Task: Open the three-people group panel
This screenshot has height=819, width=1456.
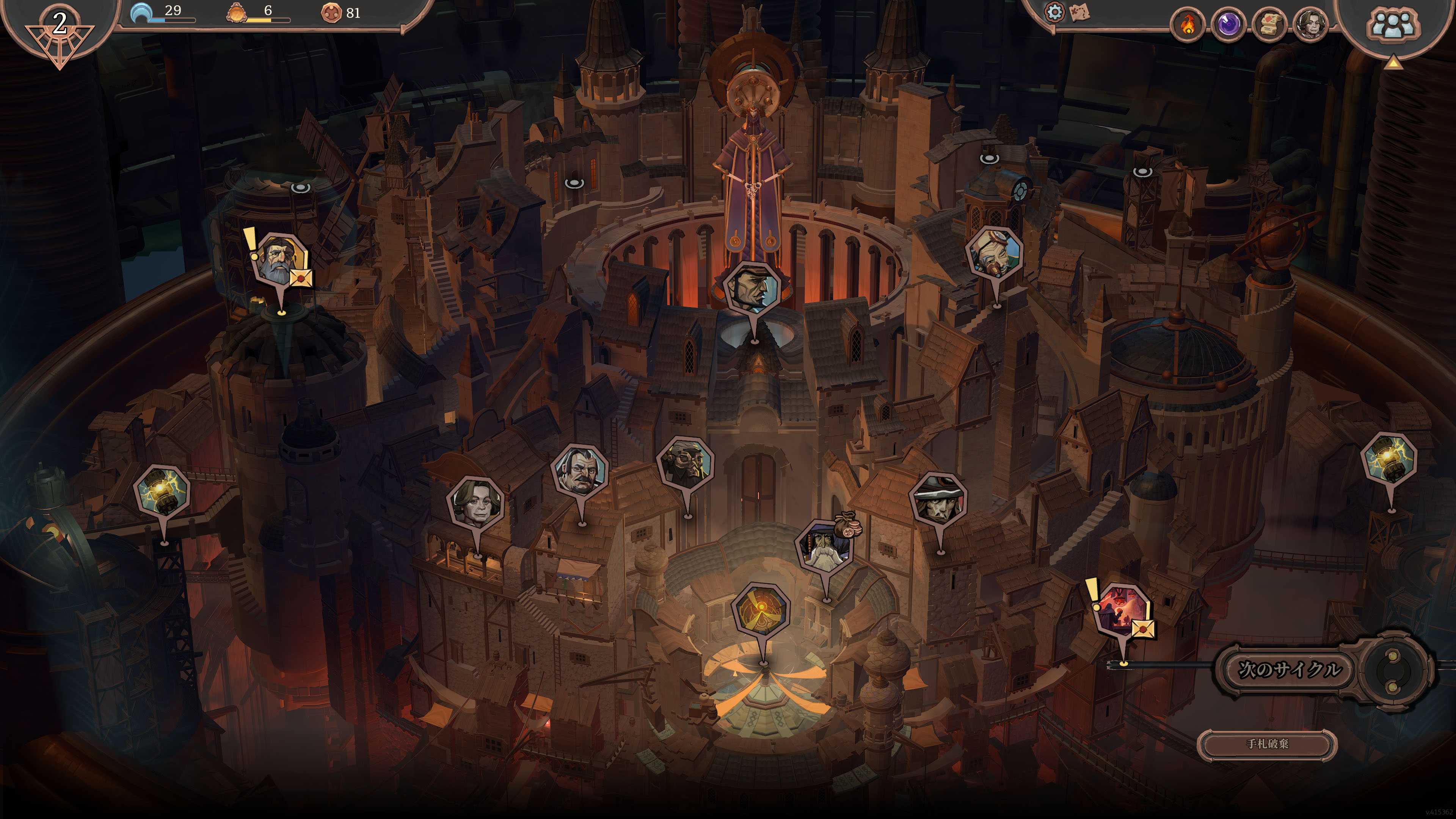Action: (1393, 25)
